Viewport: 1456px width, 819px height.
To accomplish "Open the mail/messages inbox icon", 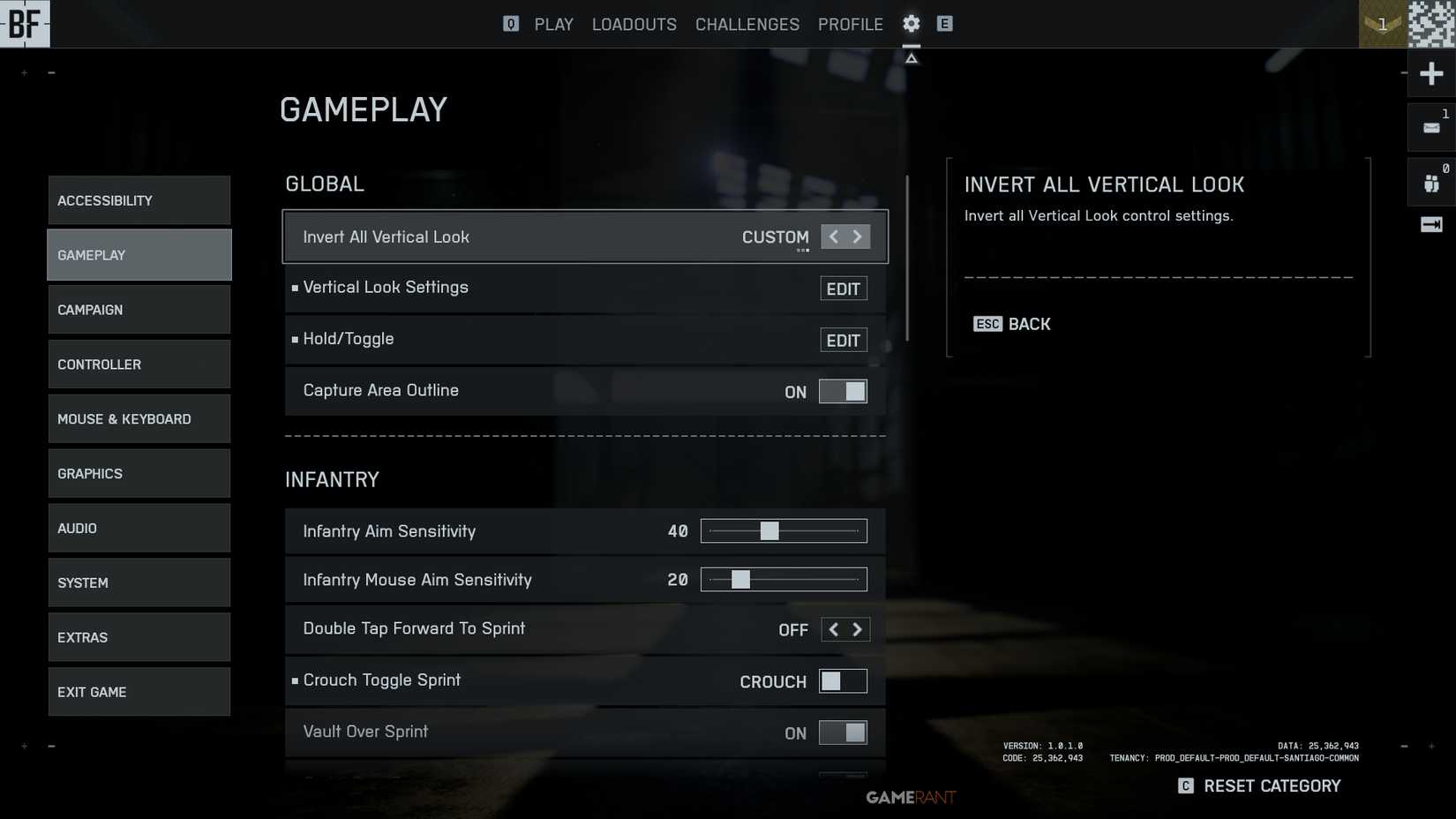I will 1430,126.
